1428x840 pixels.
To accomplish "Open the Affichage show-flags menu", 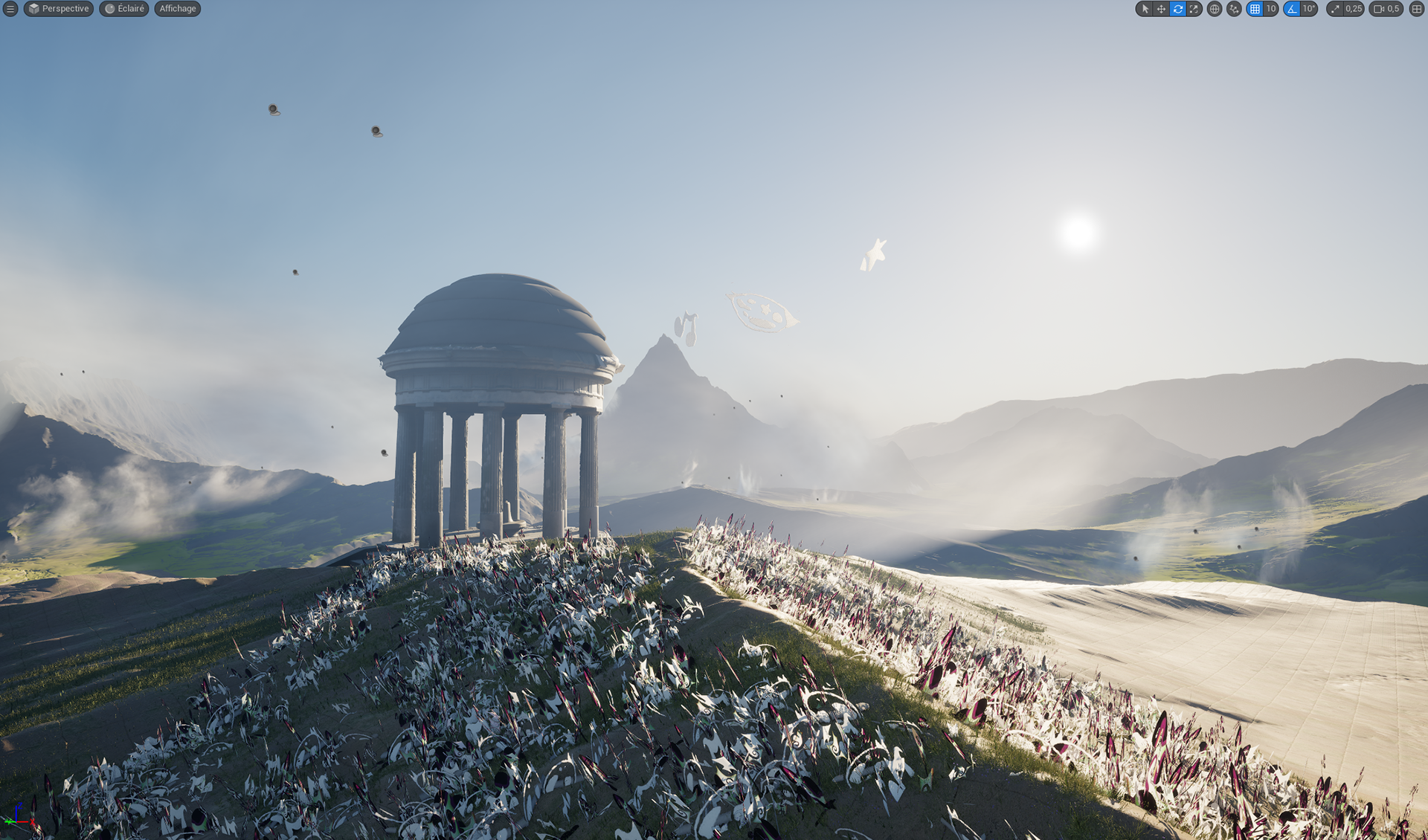I will tap(178, 9).
